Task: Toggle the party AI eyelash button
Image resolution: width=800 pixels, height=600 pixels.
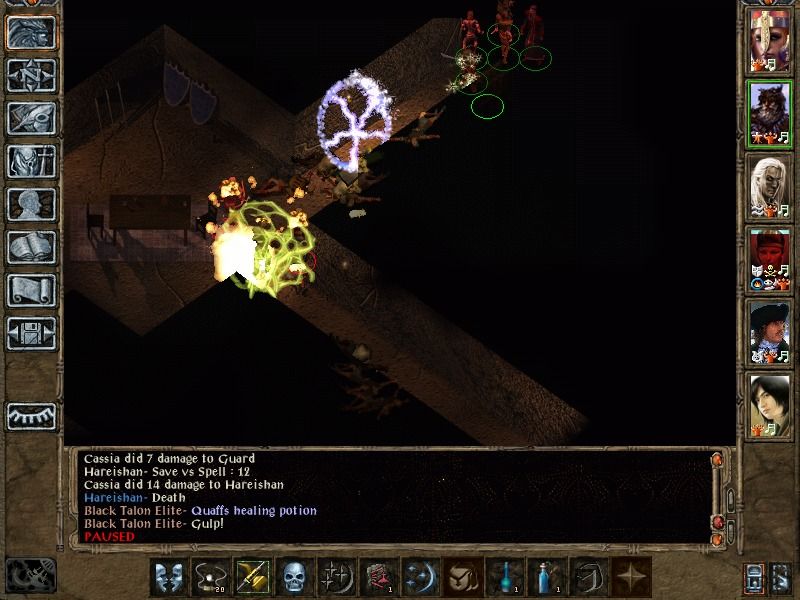Action: point(31,414)
